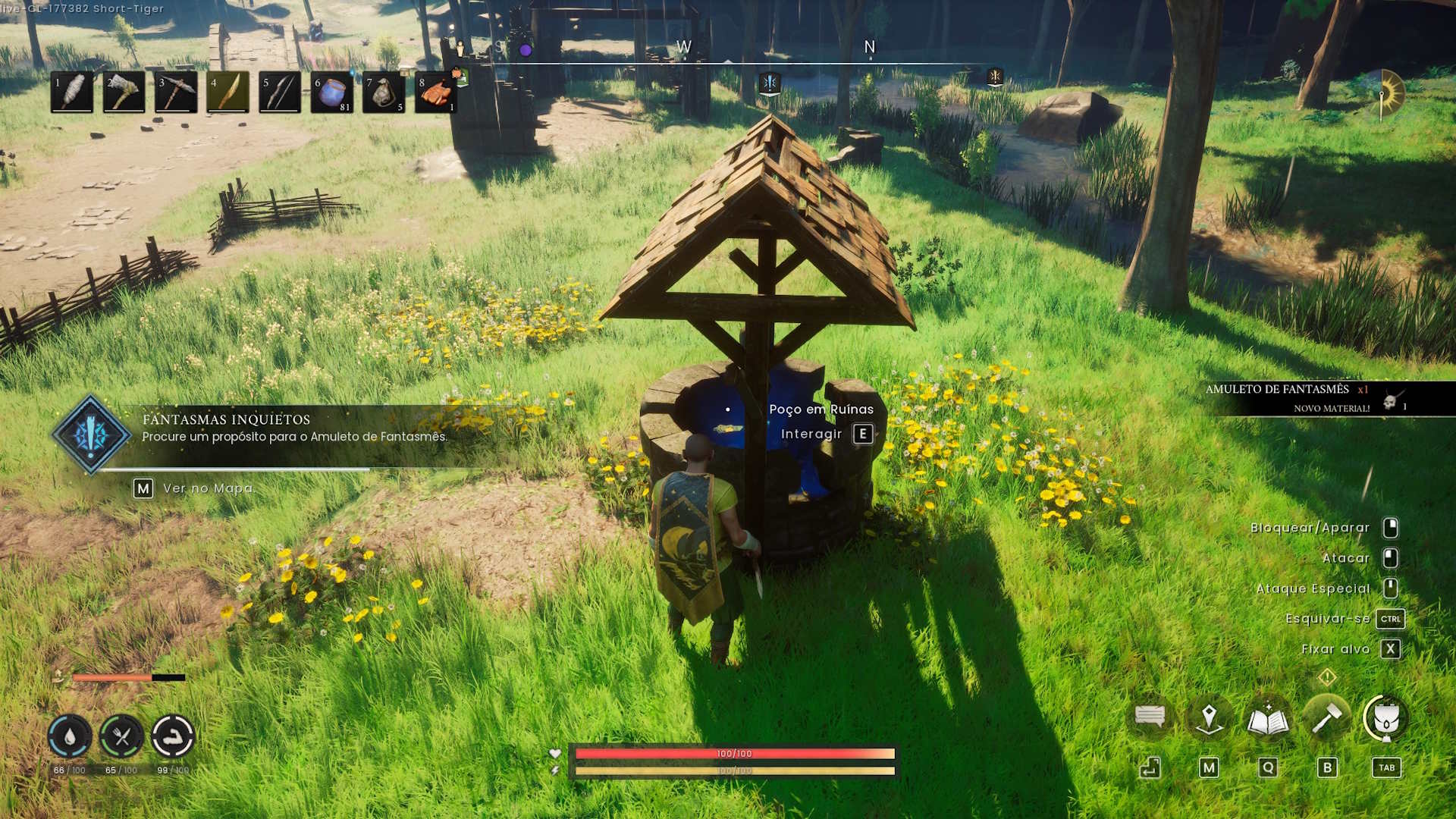The width and height of the screenshot is (1456, 819).
Task: Click the thirst water drop indicator
Action: pos(70,736)
